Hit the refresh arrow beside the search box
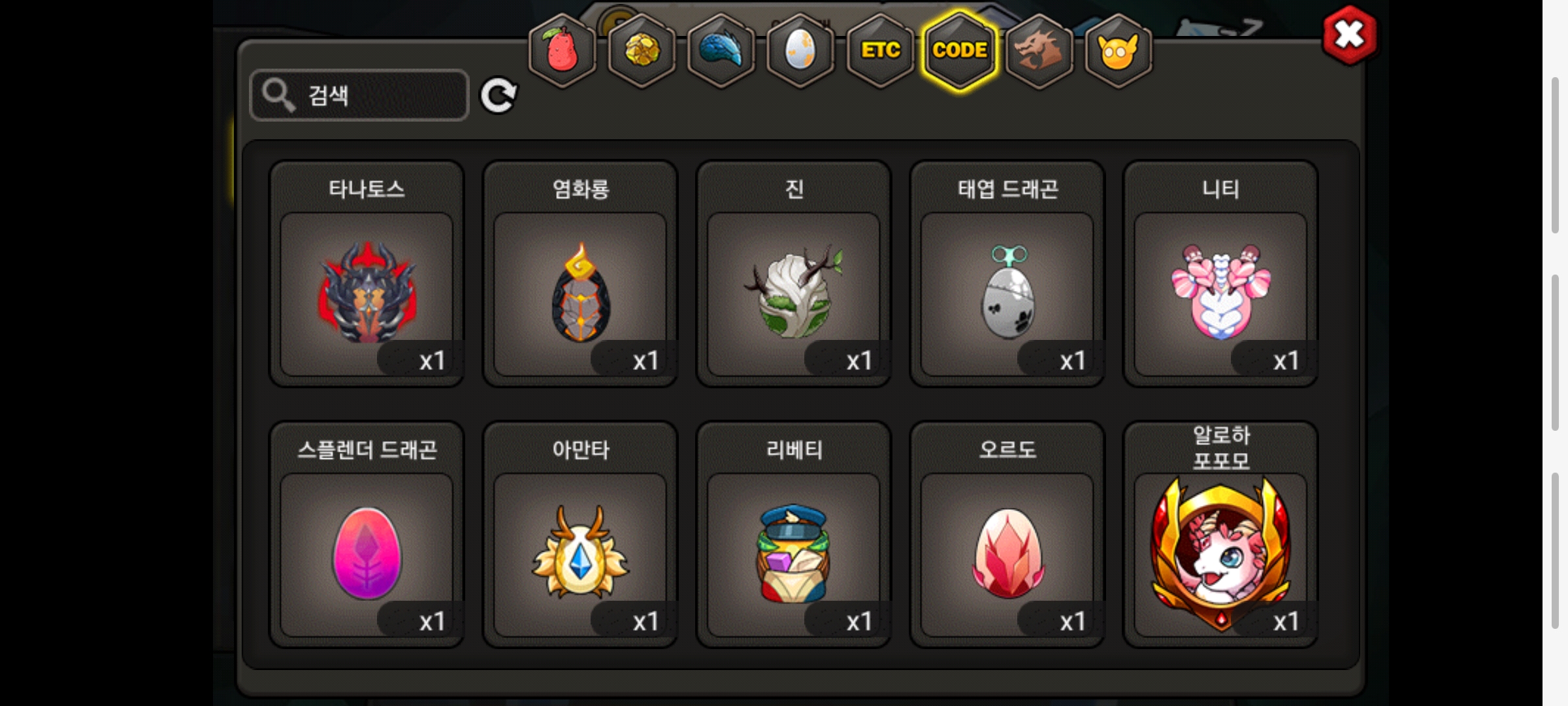 pyautogui.click(x=498, y=96)
